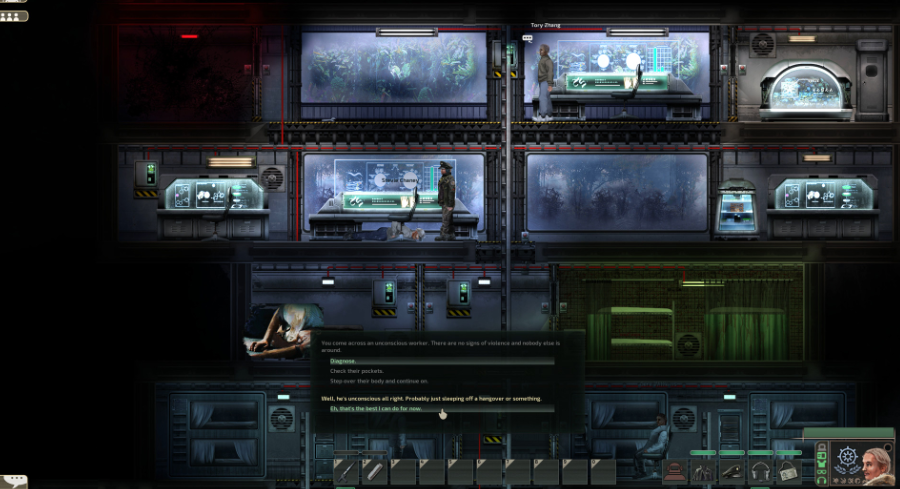Select the captain's cap equipment slot
This screenshot has width=900, height=489.
(x=733, y=470)
